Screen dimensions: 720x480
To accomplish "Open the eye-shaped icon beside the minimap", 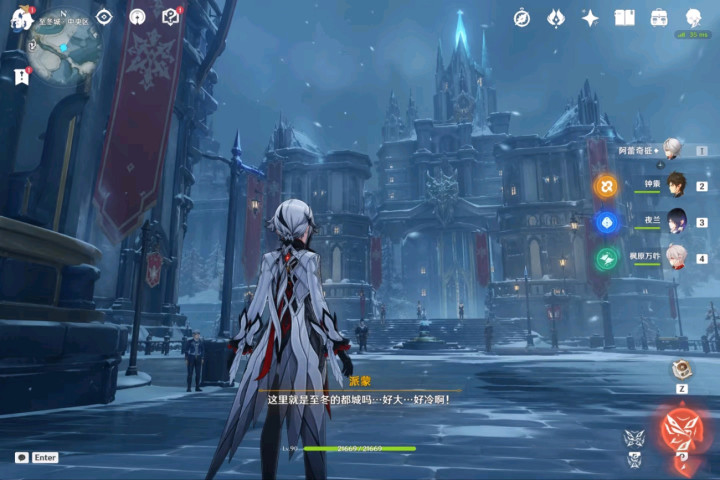I will click(104, 17).
